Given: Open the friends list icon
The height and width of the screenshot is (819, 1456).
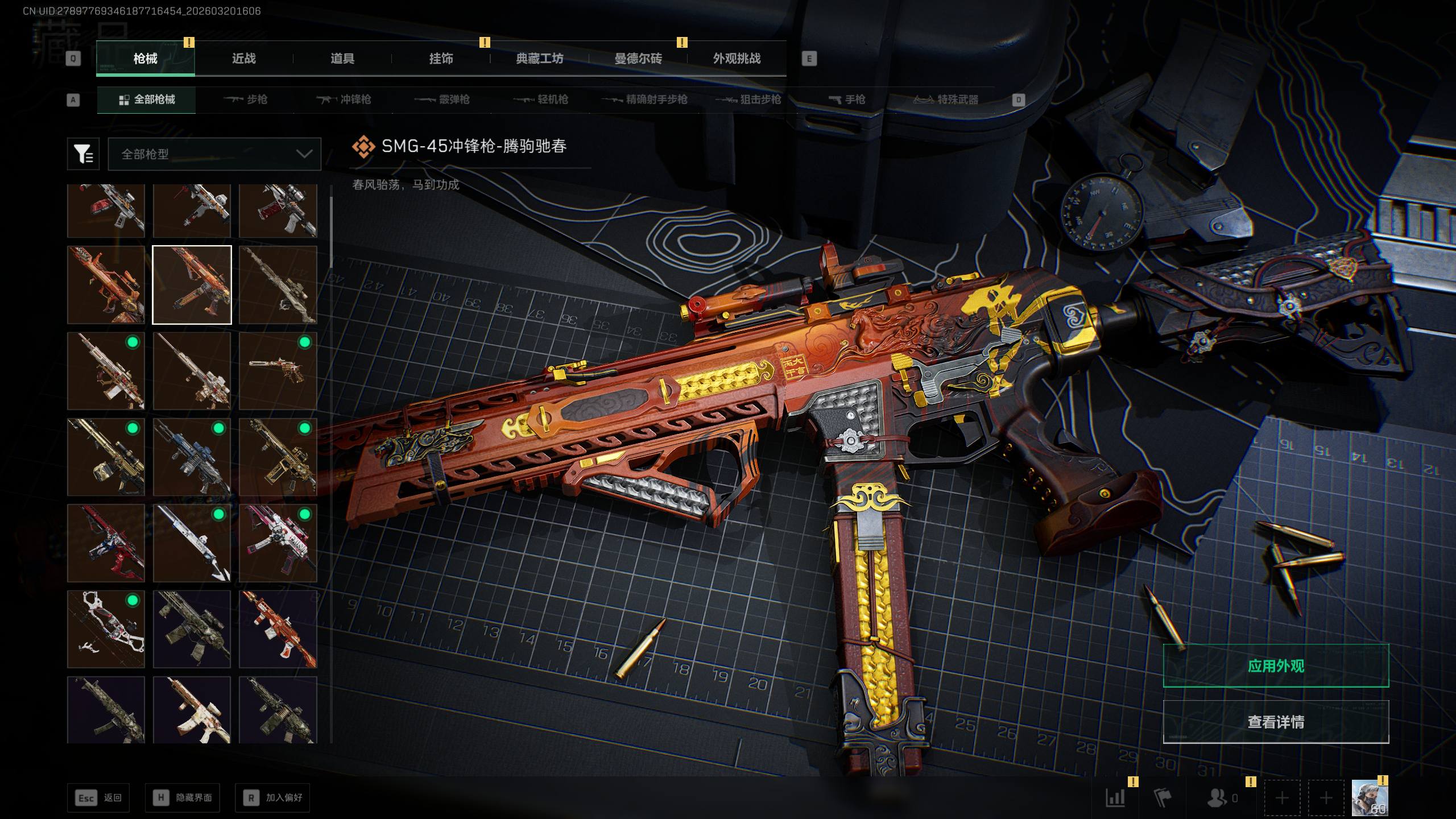Looking at the screenshot, I should (1217, 797).
